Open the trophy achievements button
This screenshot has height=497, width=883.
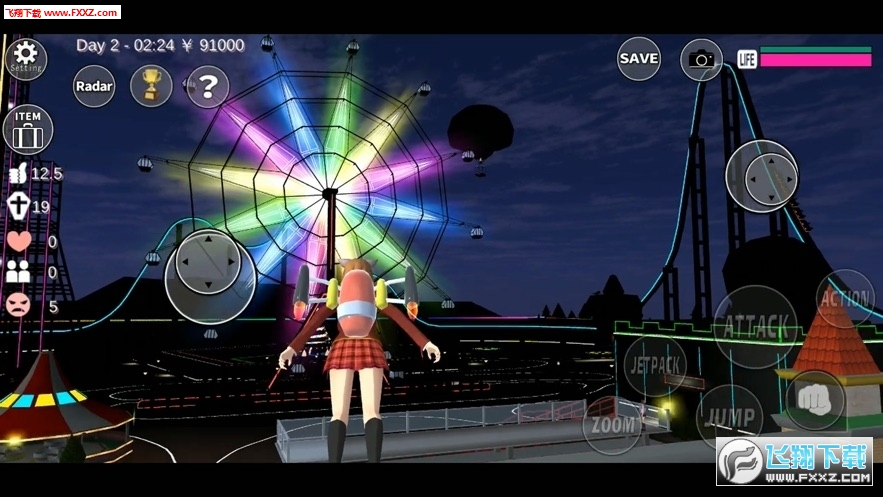click(151, 86)
